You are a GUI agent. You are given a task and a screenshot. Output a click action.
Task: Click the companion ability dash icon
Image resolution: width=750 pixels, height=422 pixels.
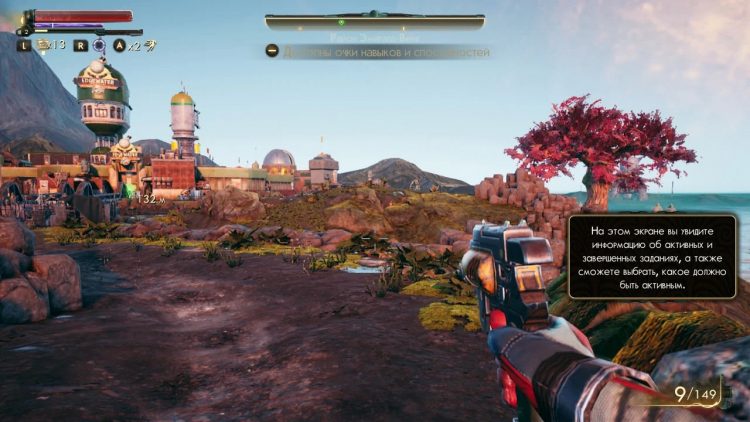[x=150, y=45]
